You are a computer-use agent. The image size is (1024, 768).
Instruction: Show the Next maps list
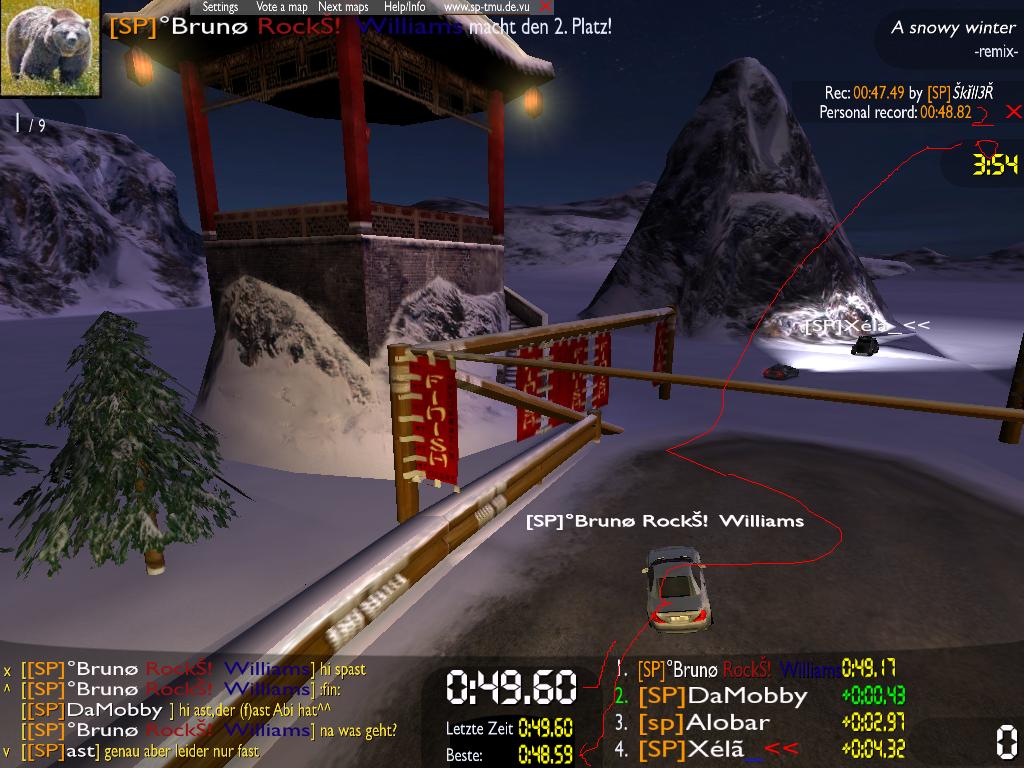[x=343, y=7]
